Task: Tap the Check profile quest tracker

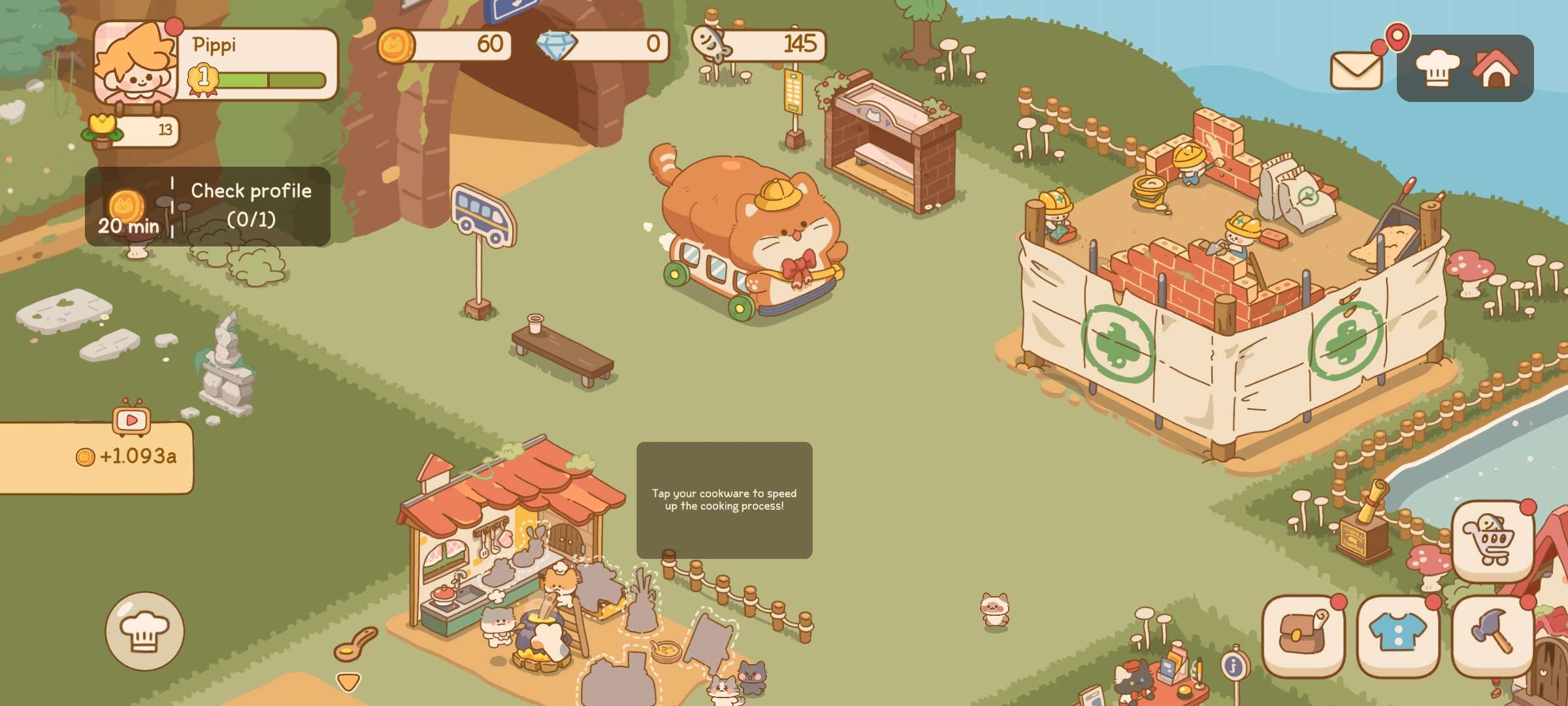Action: (x=208, y=206)
